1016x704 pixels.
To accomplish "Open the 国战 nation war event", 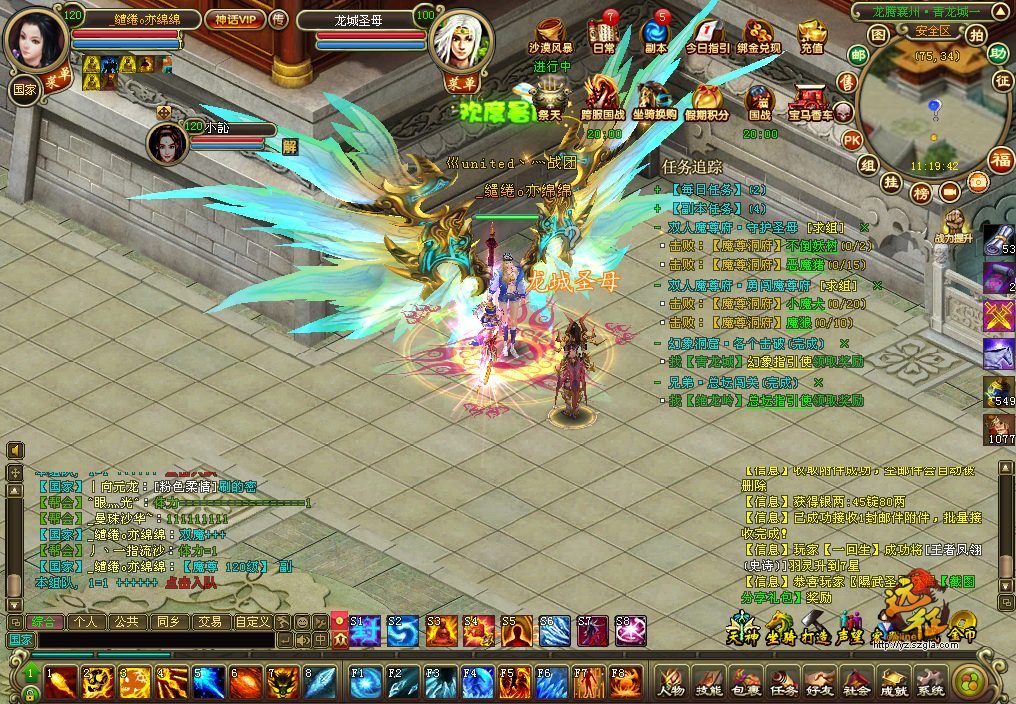I will click(x=760, y=103).
